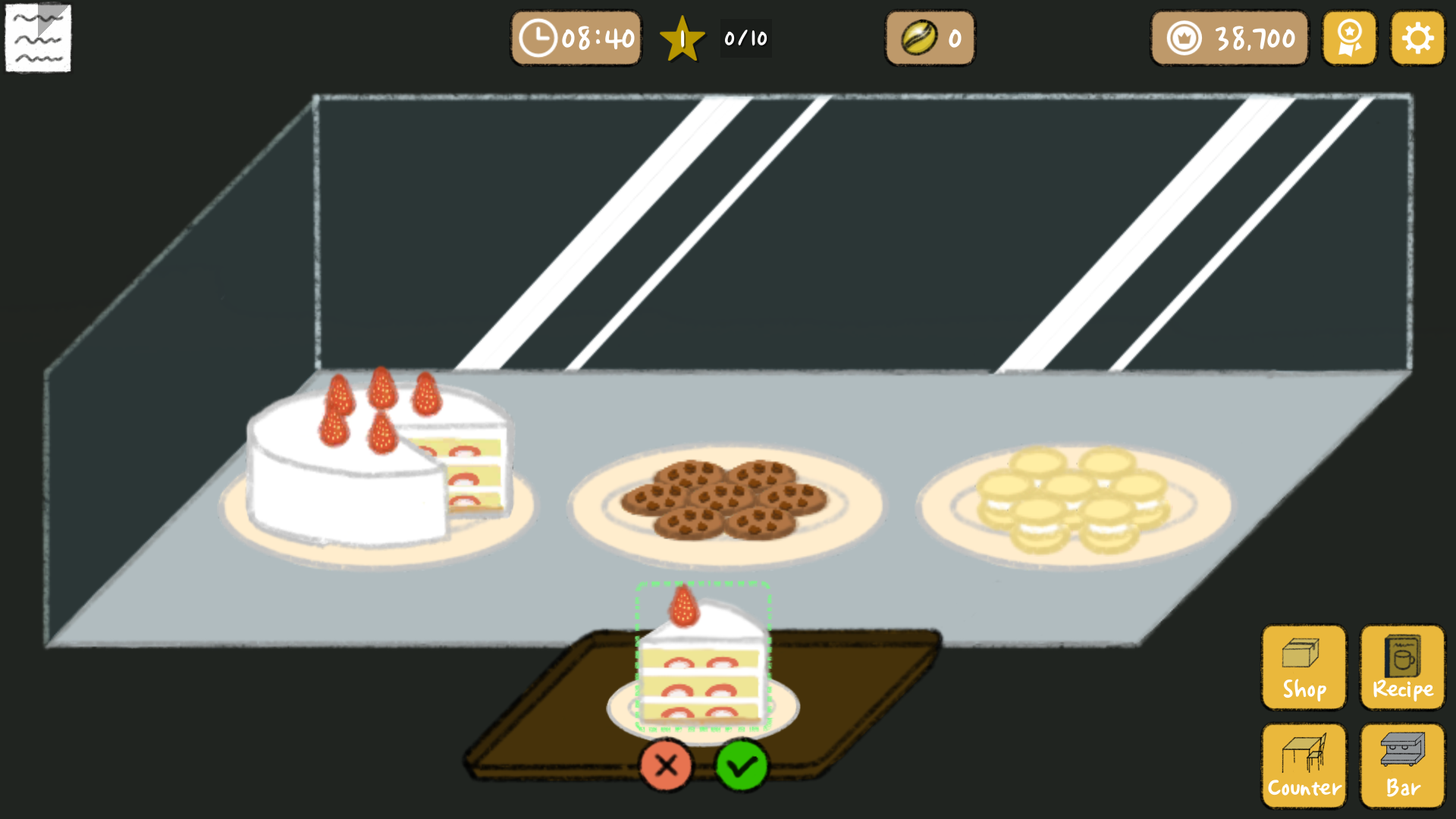Open the Recipe book

point(1401,668)
